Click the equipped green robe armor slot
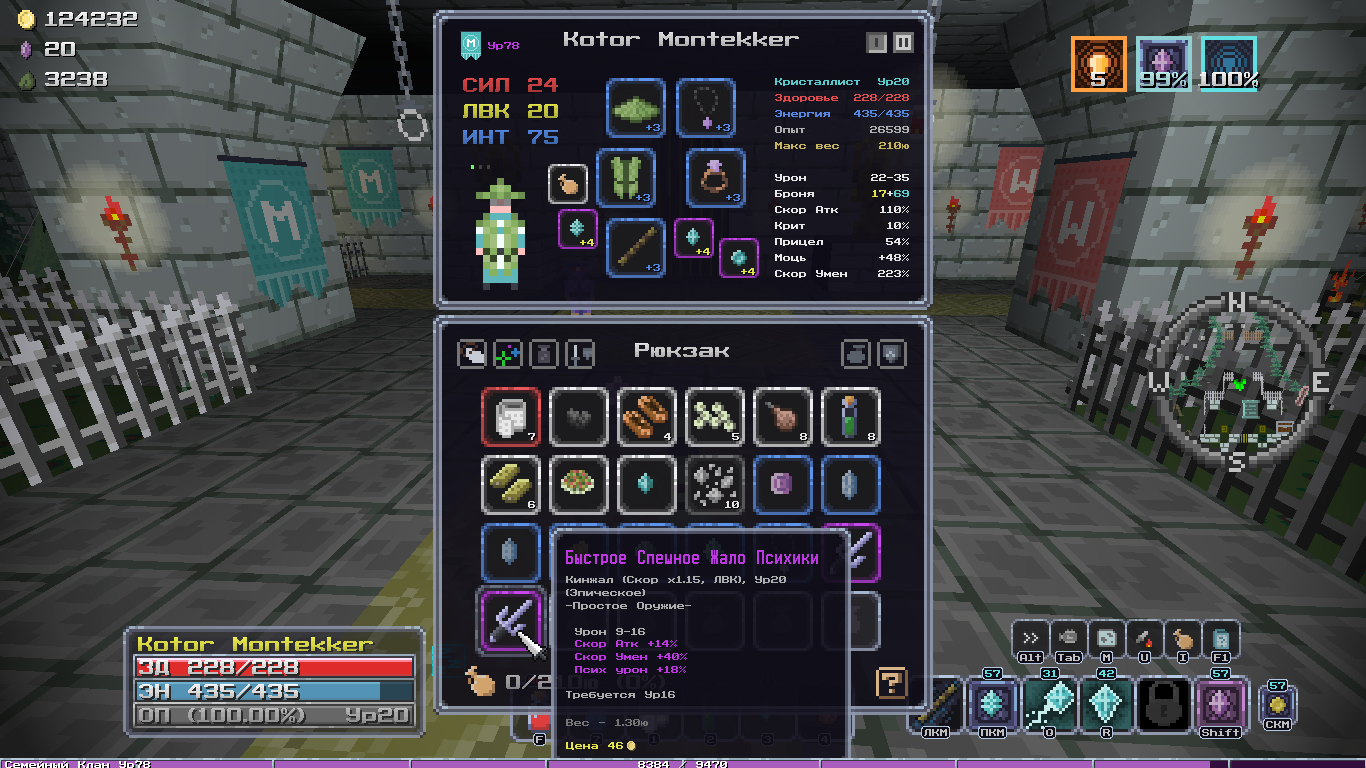This screenshot has width=1366, height=768. coord(626,178)
